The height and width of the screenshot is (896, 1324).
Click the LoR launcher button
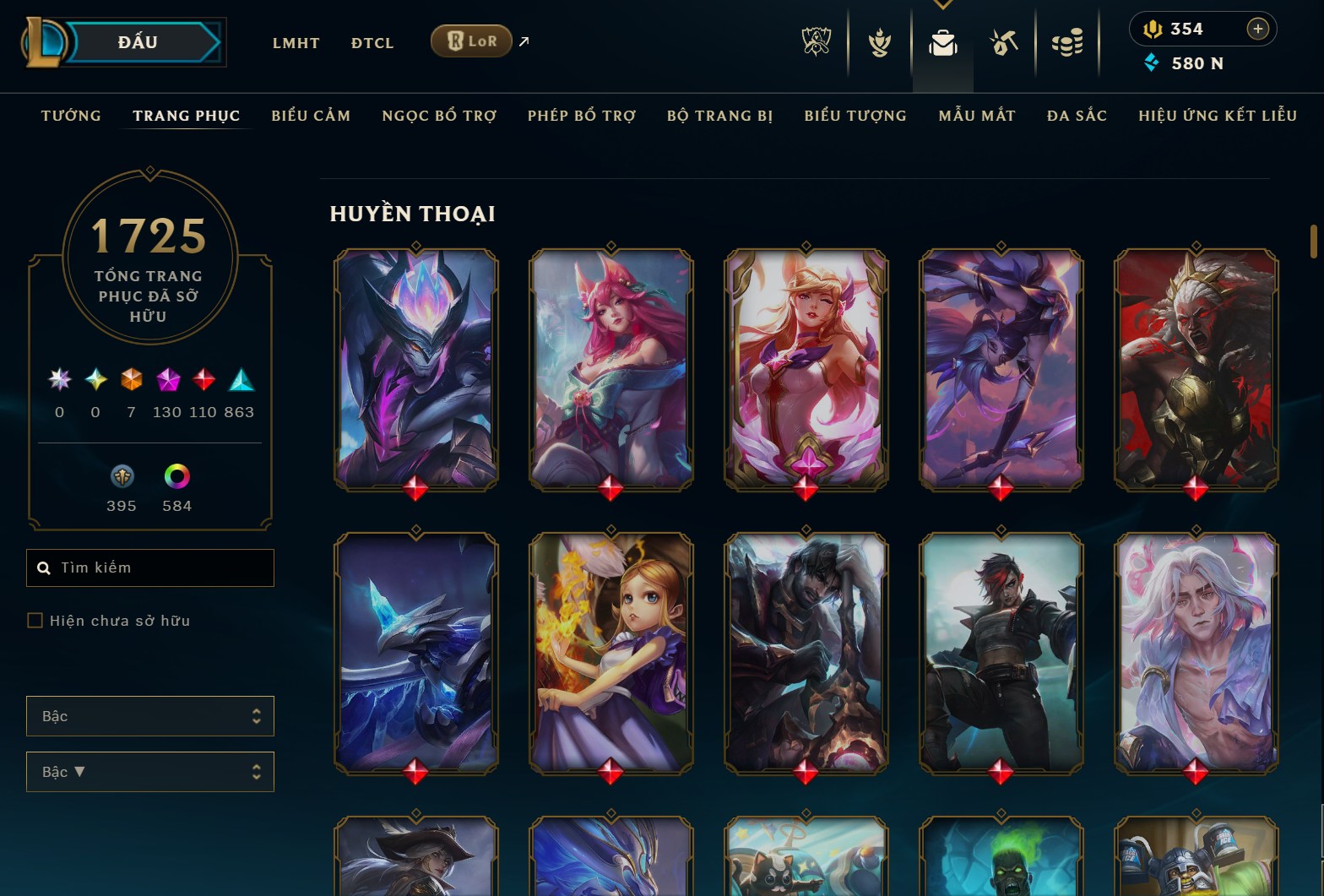[470, 40]
